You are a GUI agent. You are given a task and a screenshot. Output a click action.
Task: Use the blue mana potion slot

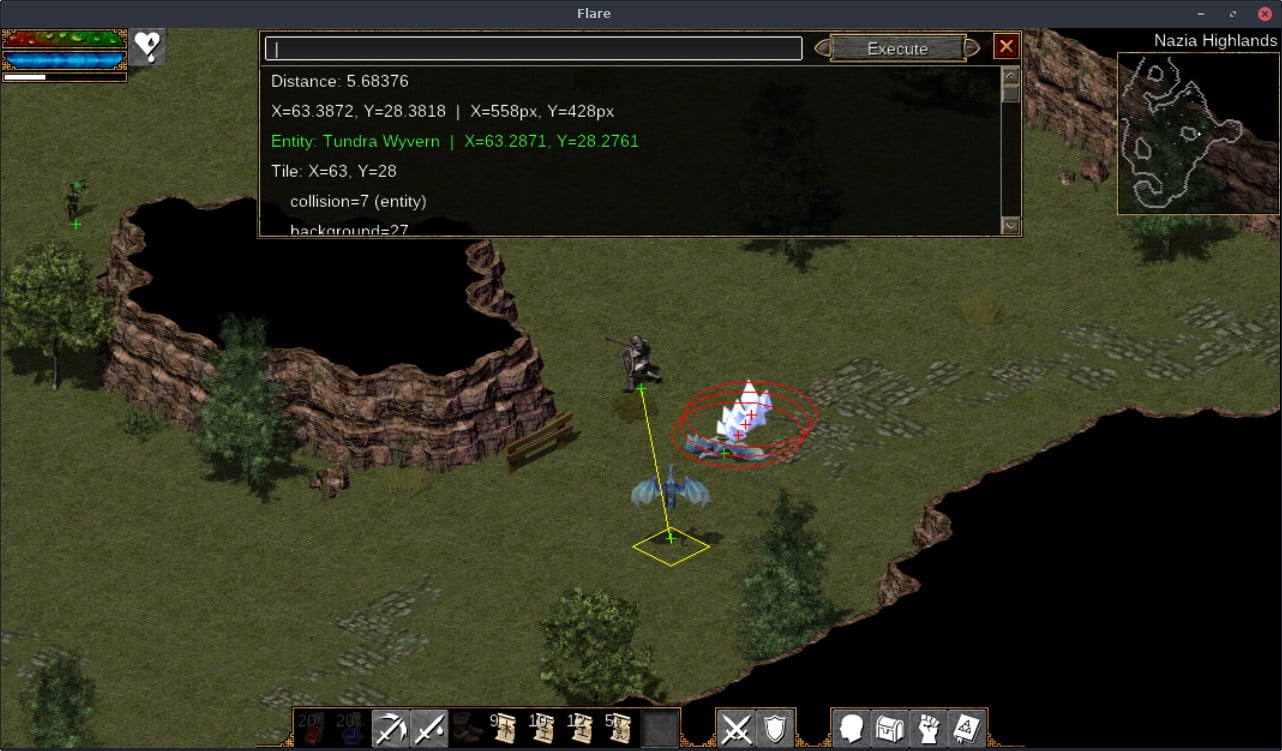pos(349,728)
